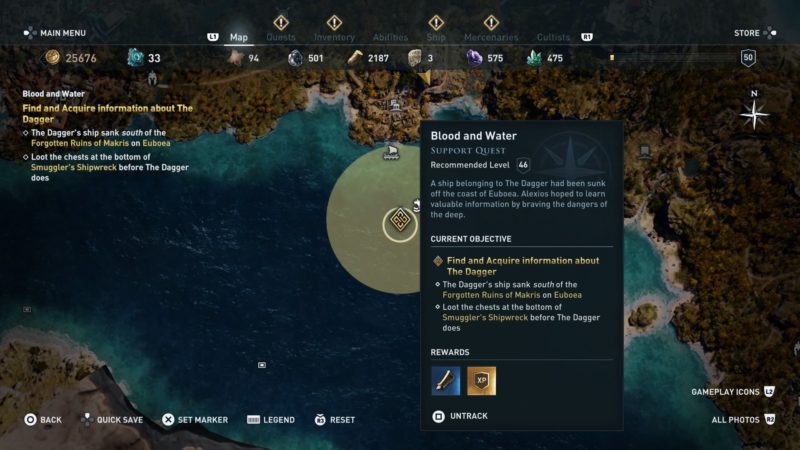Select the Blood and Water quest marker

coord(400,222)
